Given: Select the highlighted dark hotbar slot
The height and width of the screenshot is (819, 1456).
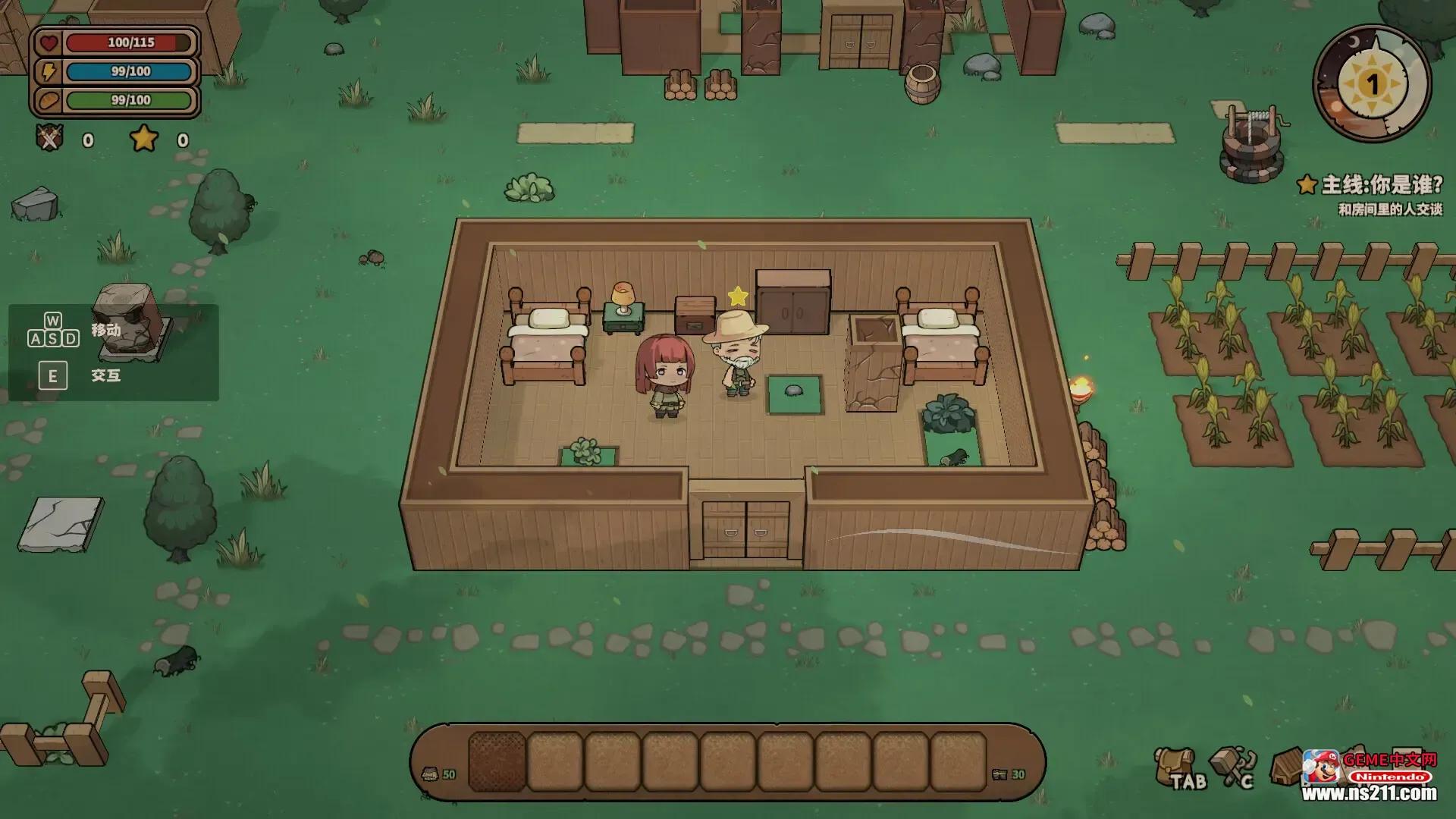Looking at the screenshot, I should pos(497,761).
